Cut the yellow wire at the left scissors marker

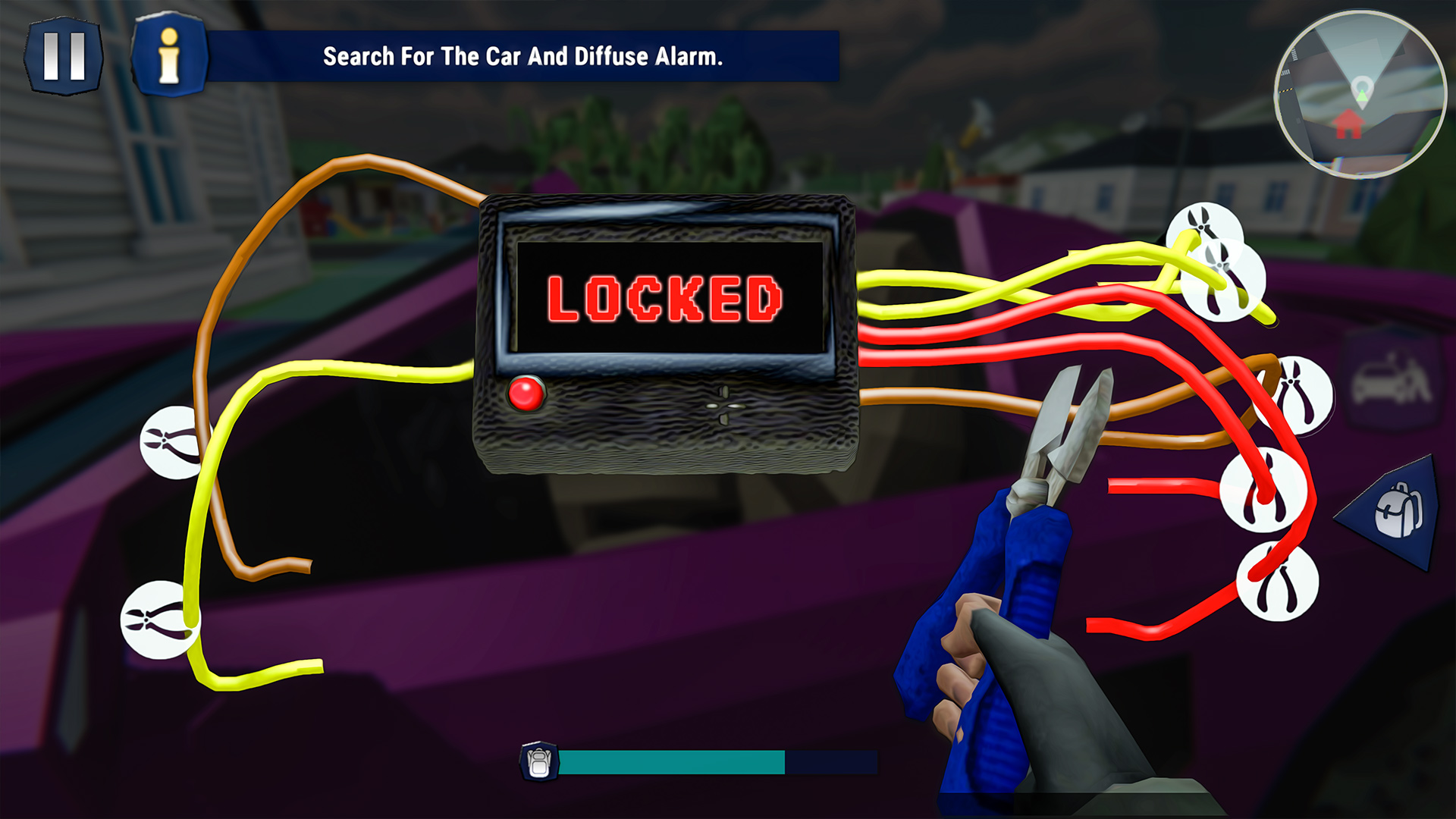pos(168,440)
